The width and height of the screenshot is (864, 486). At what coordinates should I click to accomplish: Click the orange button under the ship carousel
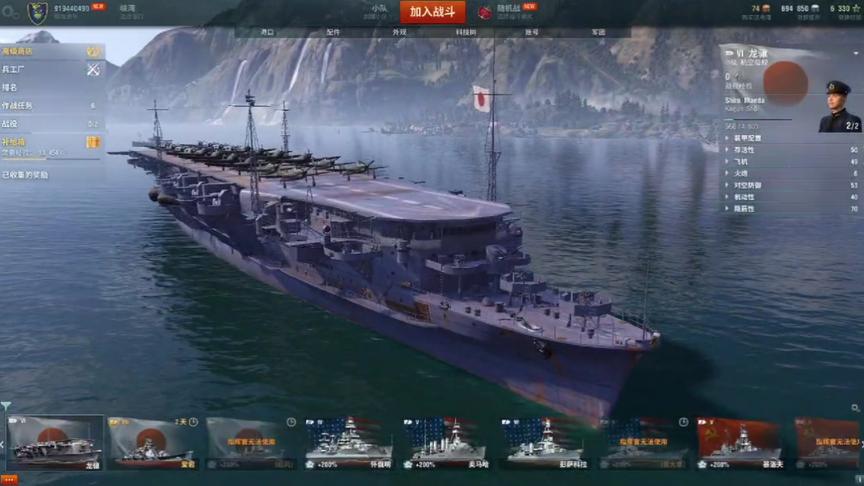9,479
